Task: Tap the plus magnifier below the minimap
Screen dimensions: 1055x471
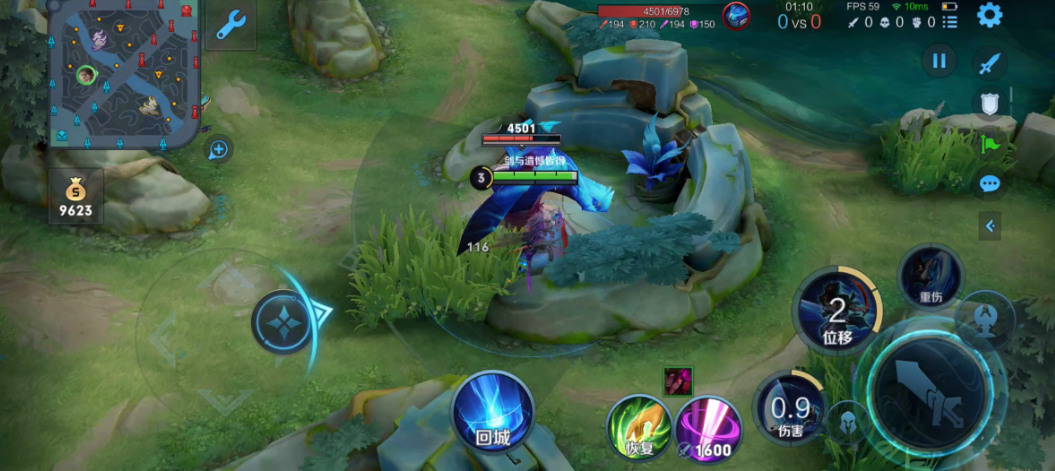Action: tap(219, 150)
